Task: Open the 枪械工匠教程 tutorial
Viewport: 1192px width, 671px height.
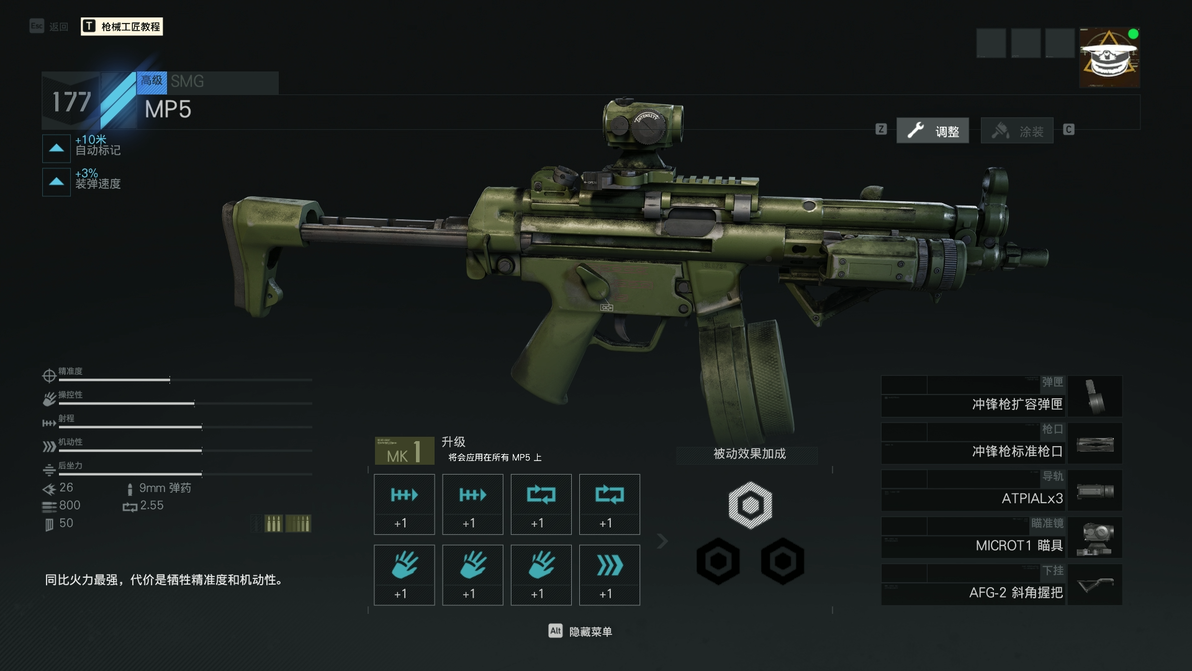Action: point(121,26)
